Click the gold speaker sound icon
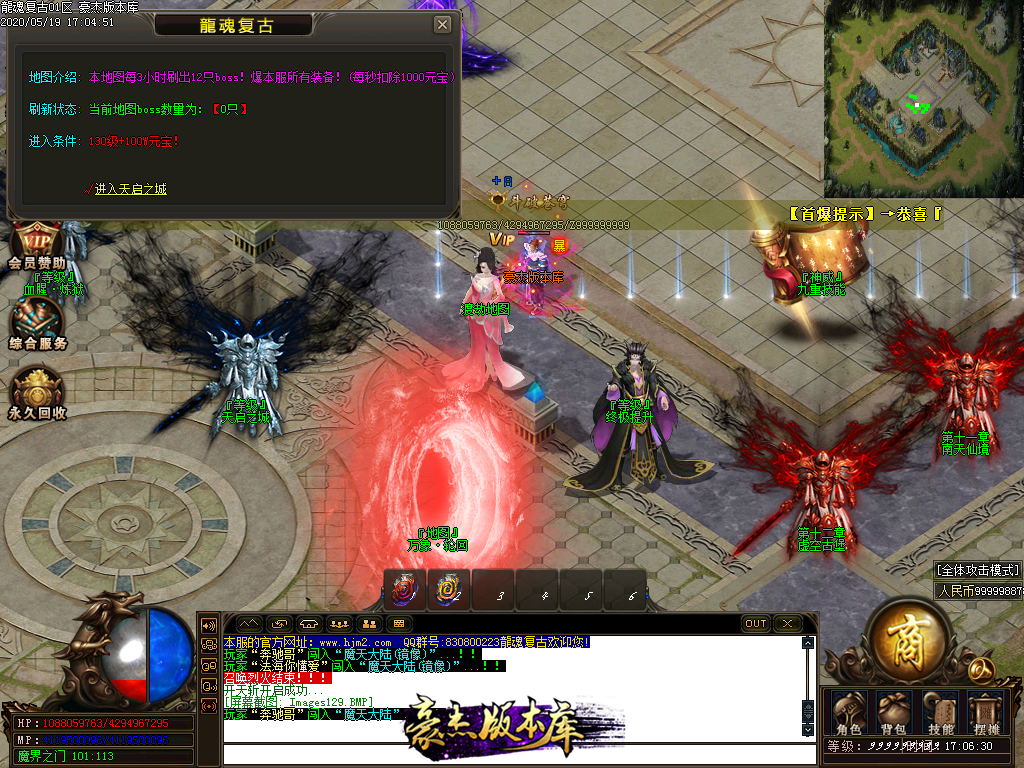Screen dimensions: 1024x768 click(x=210, y=625)
